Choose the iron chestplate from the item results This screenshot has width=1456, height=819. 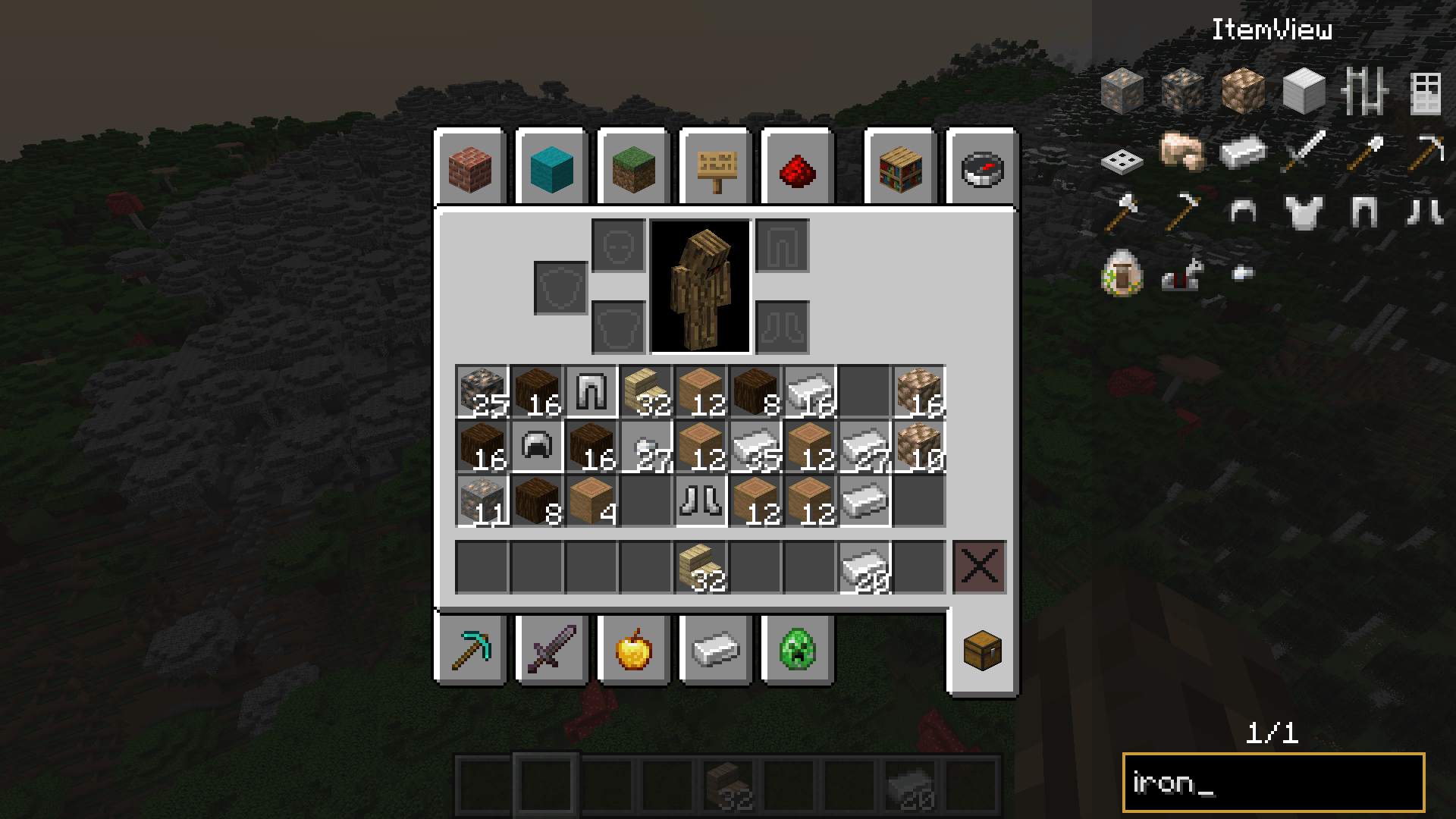[x=1303, y=212]
